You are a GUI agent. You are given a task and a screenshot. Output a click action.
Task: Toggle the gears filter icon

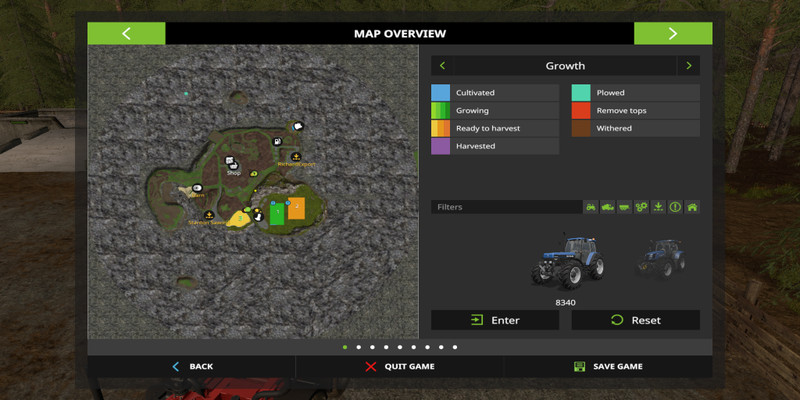pos(641,207)
